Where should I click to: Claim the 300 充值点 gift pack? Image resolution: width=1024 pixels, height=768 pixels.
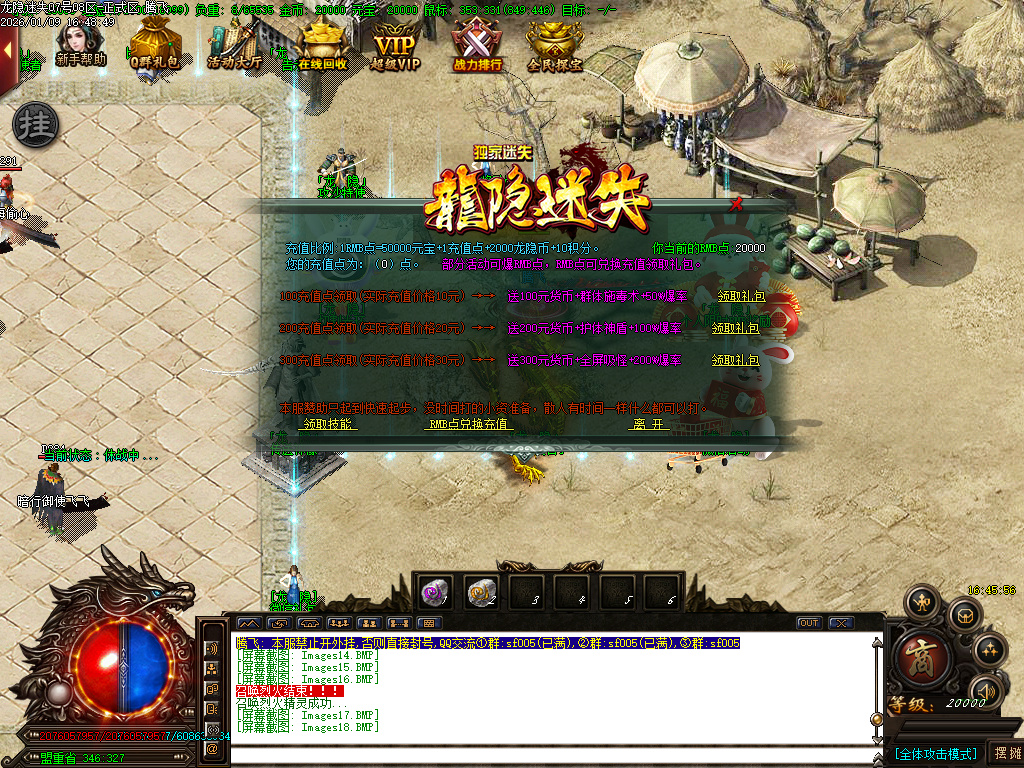pyautogui.click(x=735, y=360)
